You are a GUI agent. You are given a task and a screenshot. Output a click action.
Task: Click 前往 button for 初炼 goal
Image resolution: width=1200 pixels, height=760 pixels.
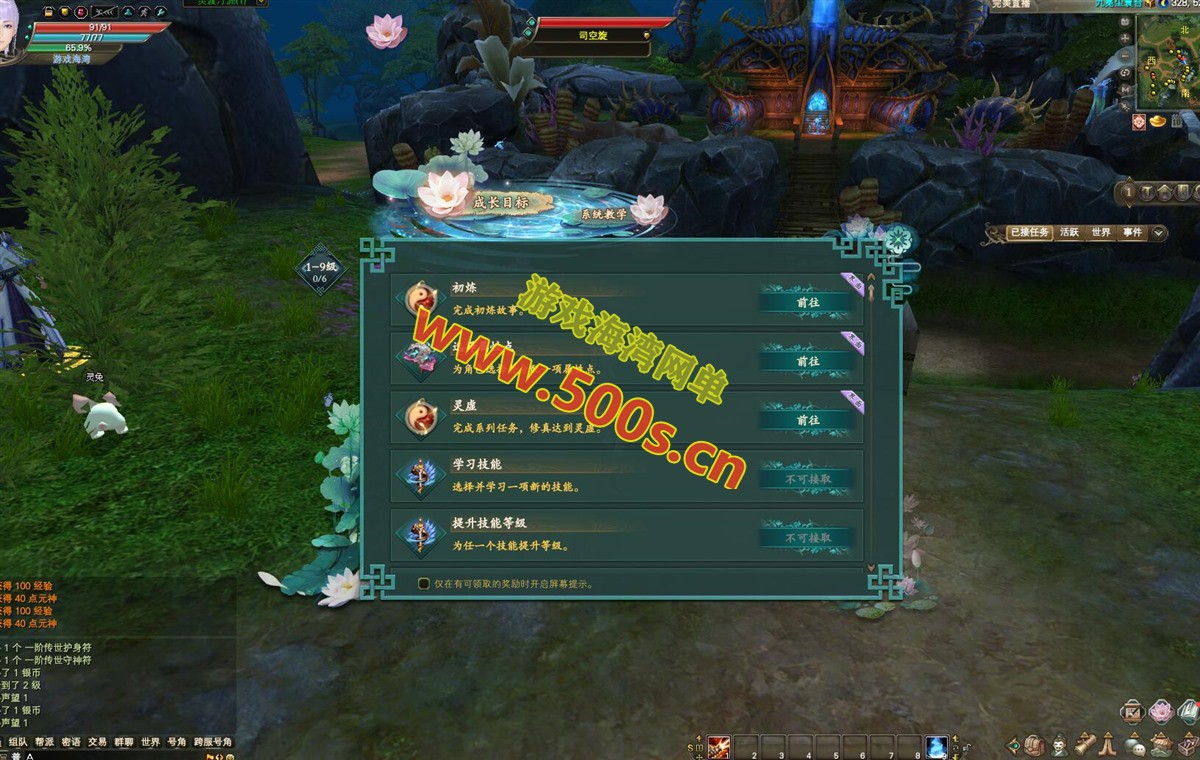point(808,302)
